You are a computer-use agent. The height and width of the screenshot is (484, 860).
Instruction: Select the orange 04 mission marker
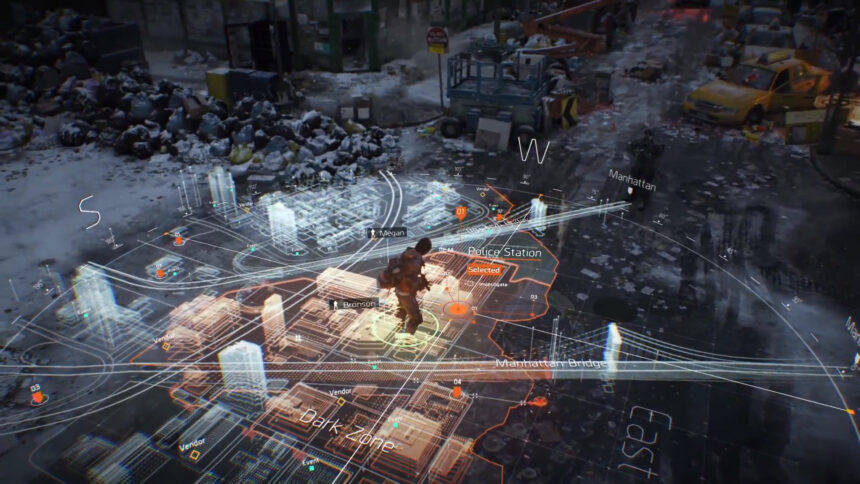(457, 392)
